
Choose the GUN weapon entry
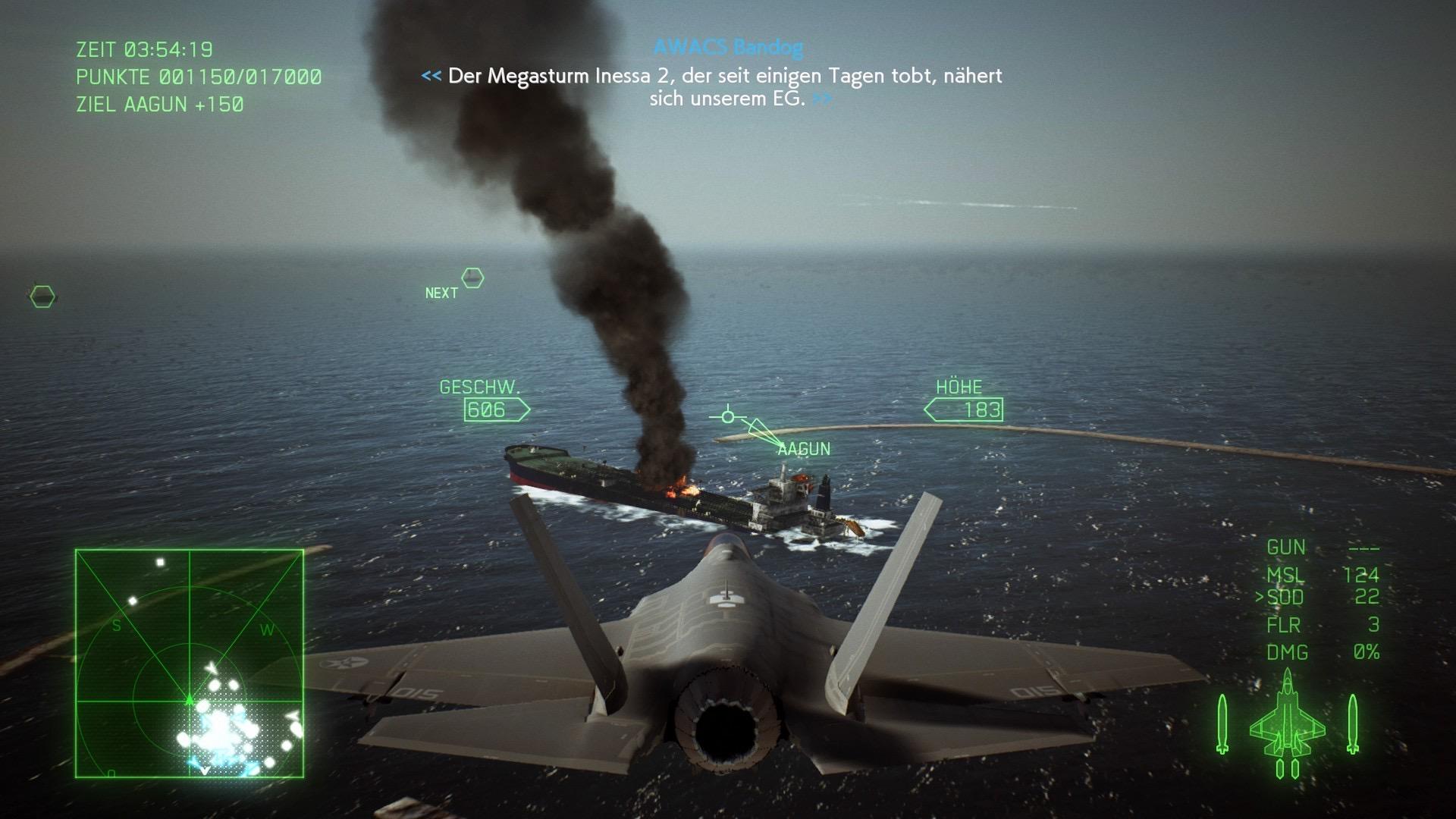pos(1322,547)
